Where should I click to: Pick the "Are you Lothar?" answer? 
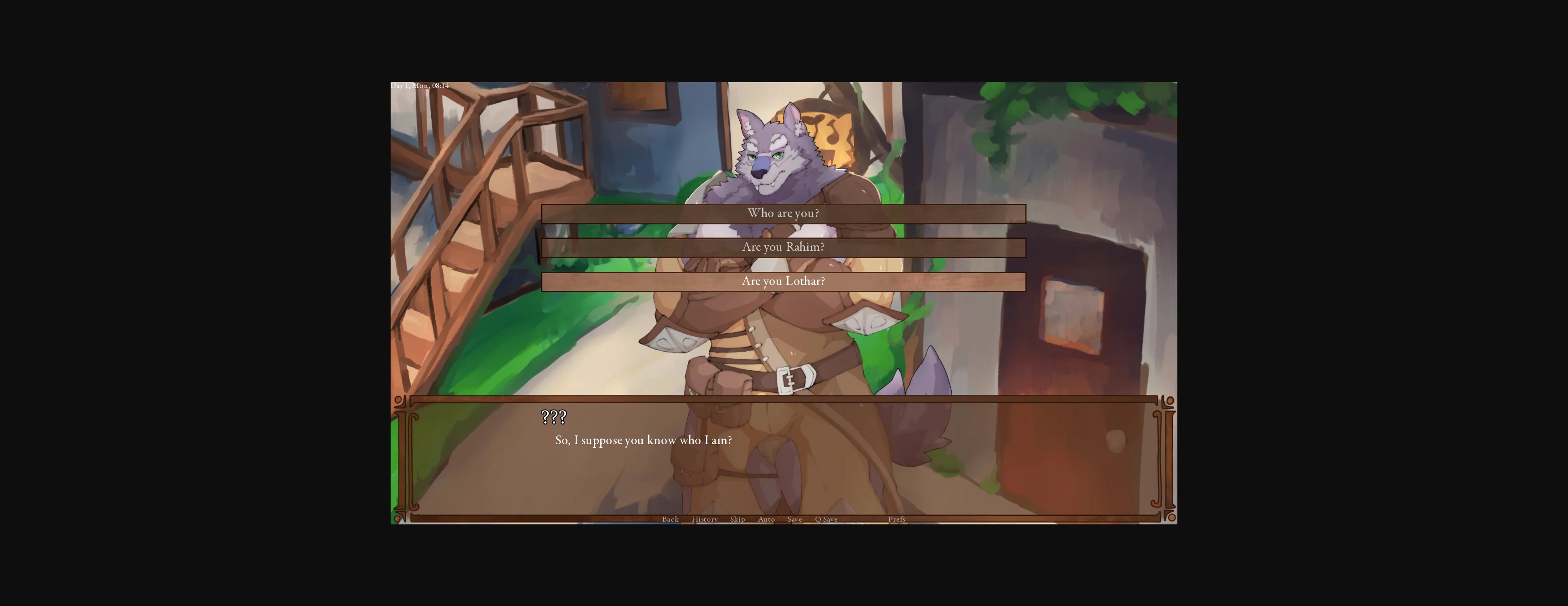tap(783, 281)
